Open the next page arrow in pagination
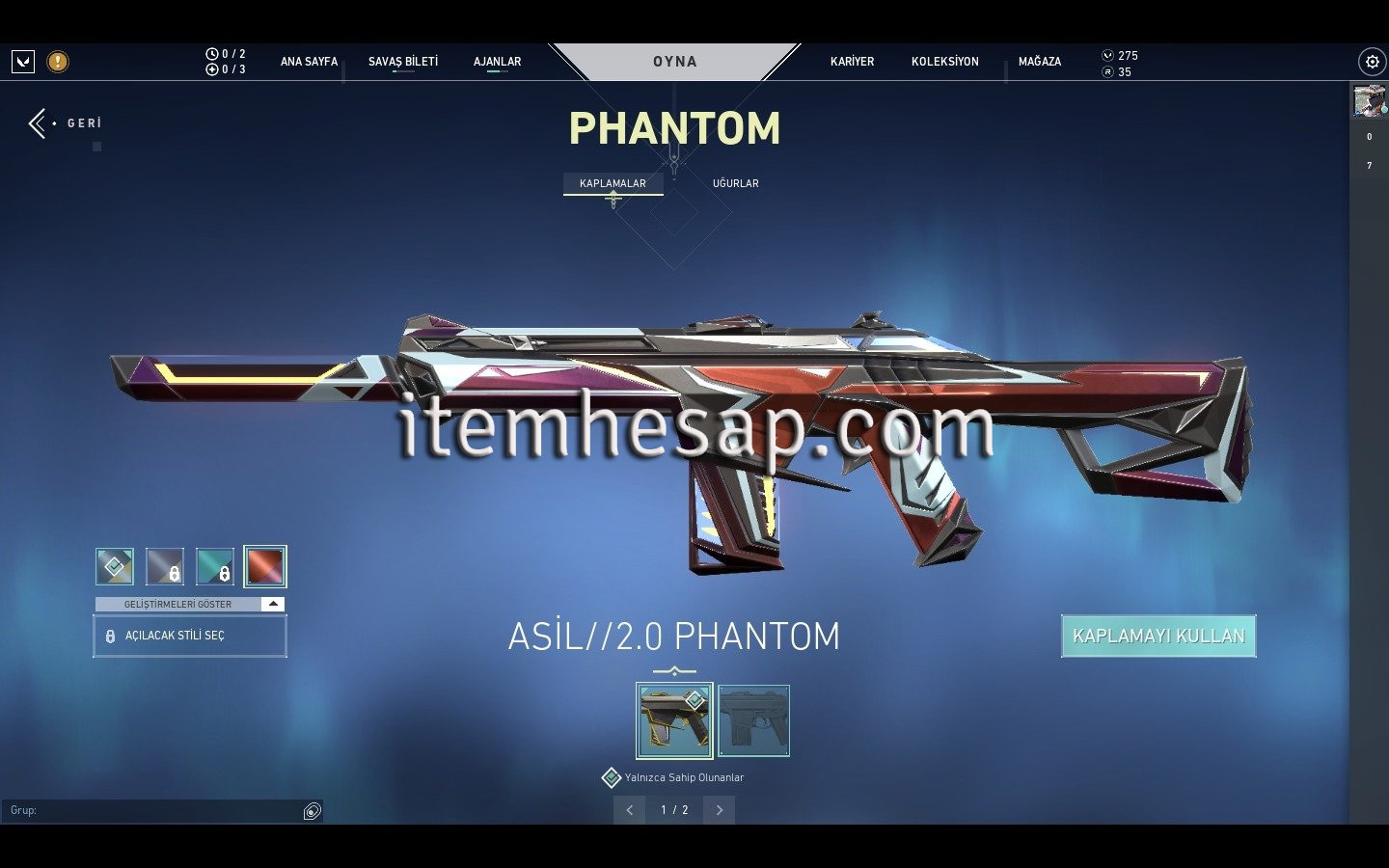This screenshot has width=1389, height=868. coord(720,810)
